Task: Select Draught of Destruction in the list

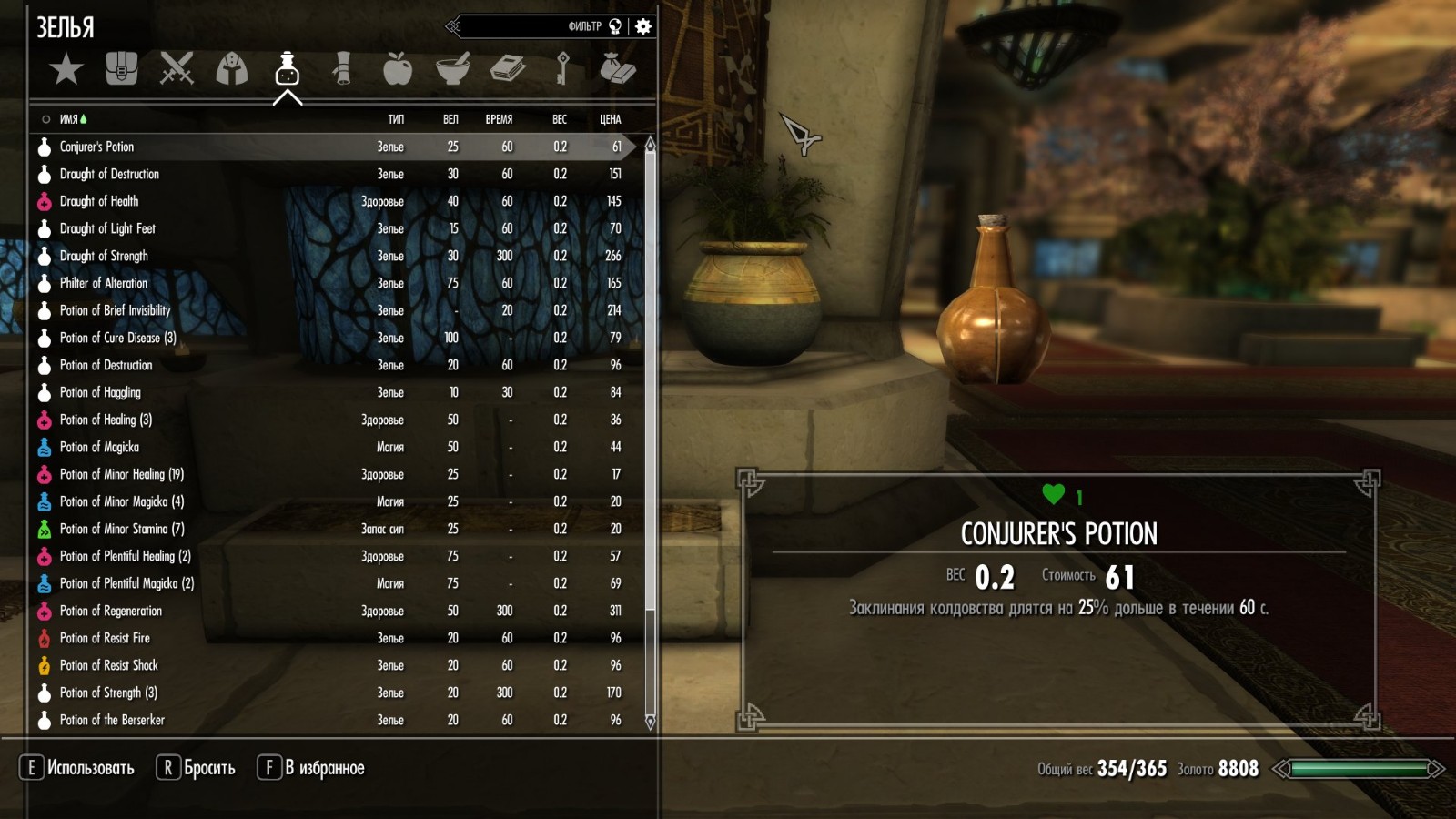Action: (109, 174)
